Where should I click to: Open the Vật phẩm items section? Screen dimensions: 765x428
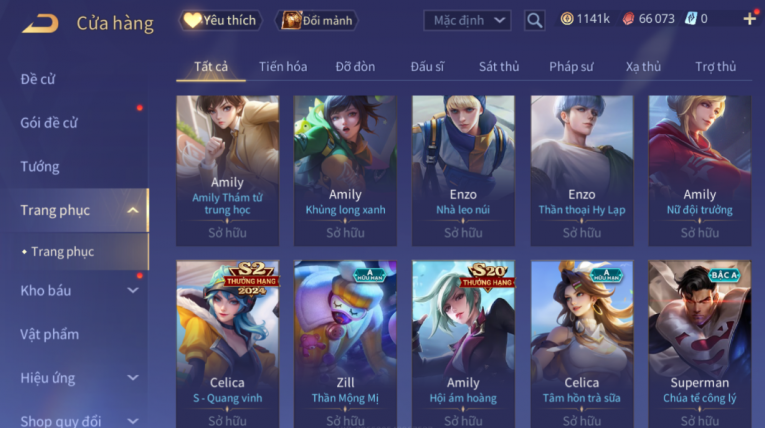(x=49, y=334)
